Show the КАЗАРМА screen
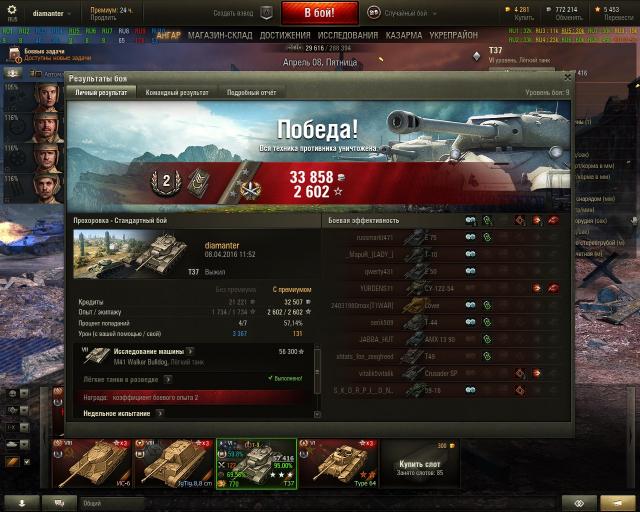The height and width of the screenshot is (512, 640). click(x=404, y=35)
